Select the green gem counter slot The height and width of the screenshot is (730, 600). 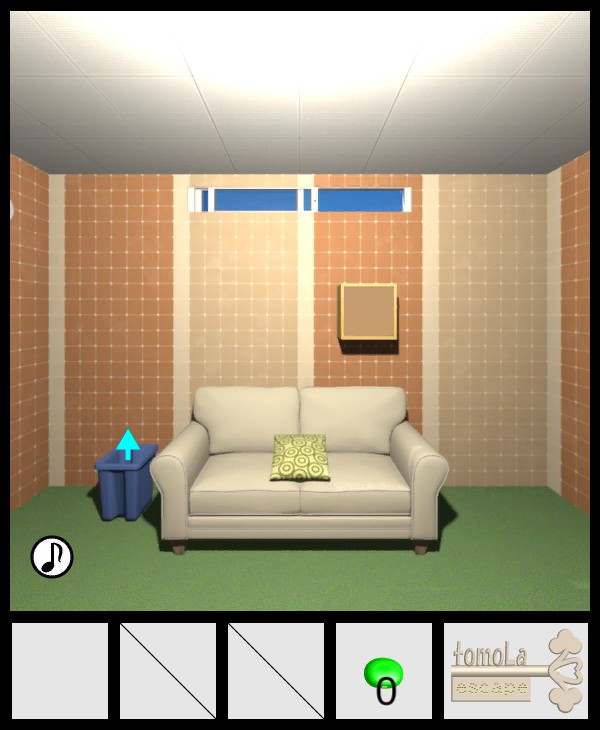(384, 671)
